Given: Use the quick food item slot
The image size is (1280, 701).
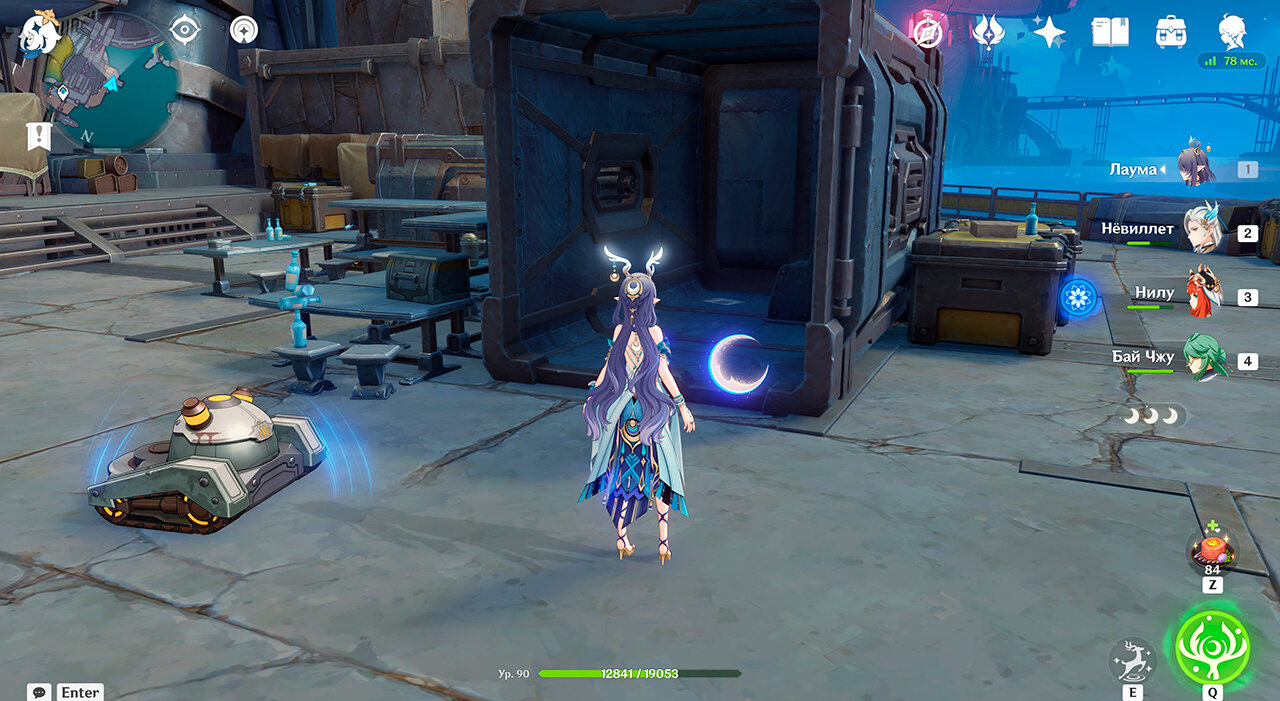Looking at the screenshot, I should click(x=1211, y=550).
